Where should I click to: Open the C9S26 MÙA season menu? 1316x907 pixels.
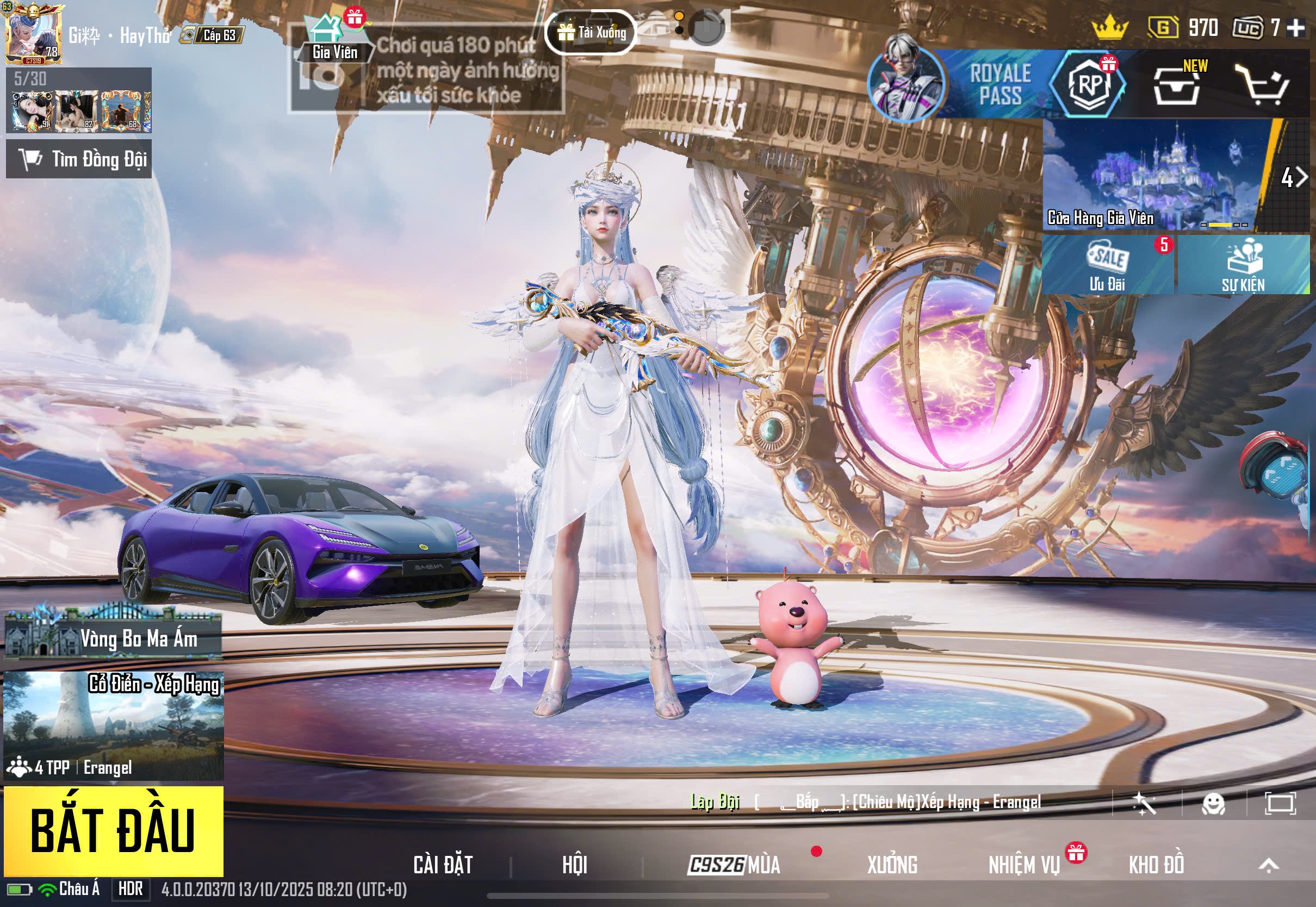pyautogui.click(x=734, y=865)
